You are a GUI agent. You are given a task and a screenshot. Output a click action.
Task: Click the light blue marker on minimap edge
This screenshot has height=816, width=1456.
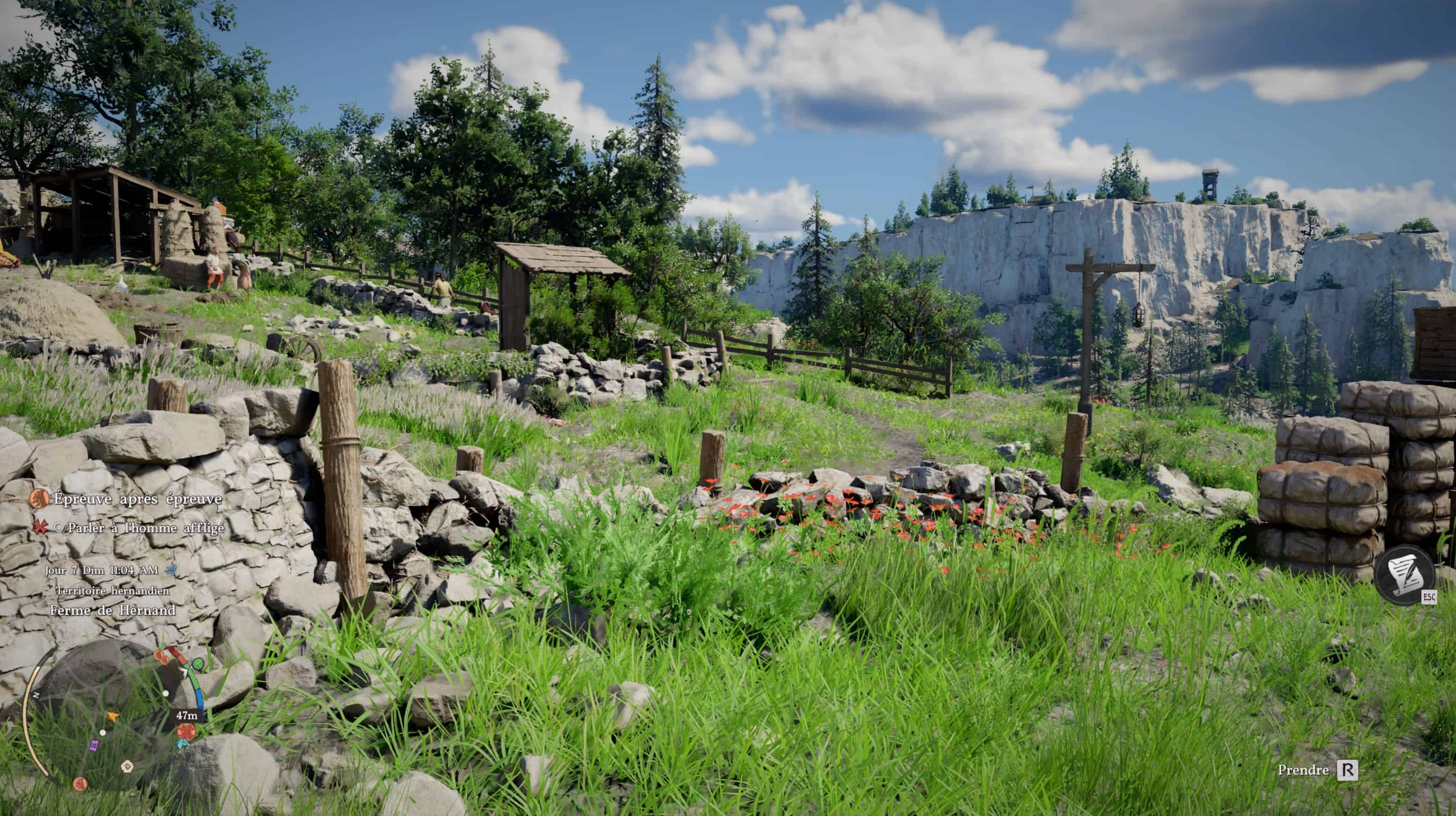coord(182,744)
